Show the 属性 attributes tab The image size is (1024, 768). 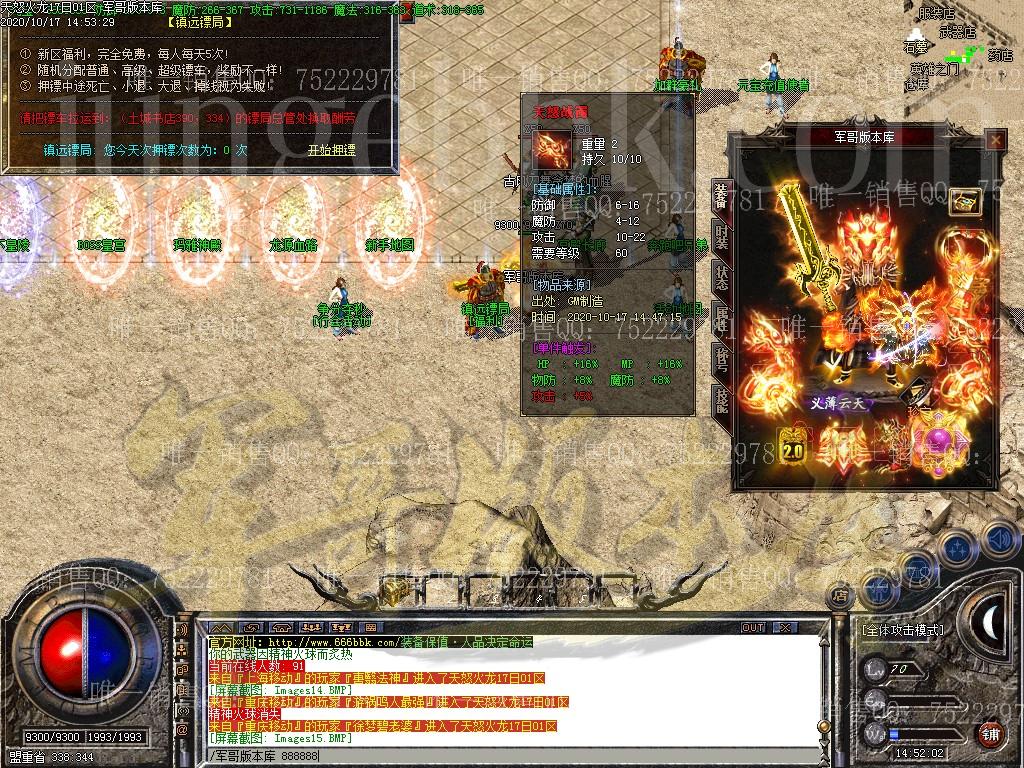coord(720,318)
